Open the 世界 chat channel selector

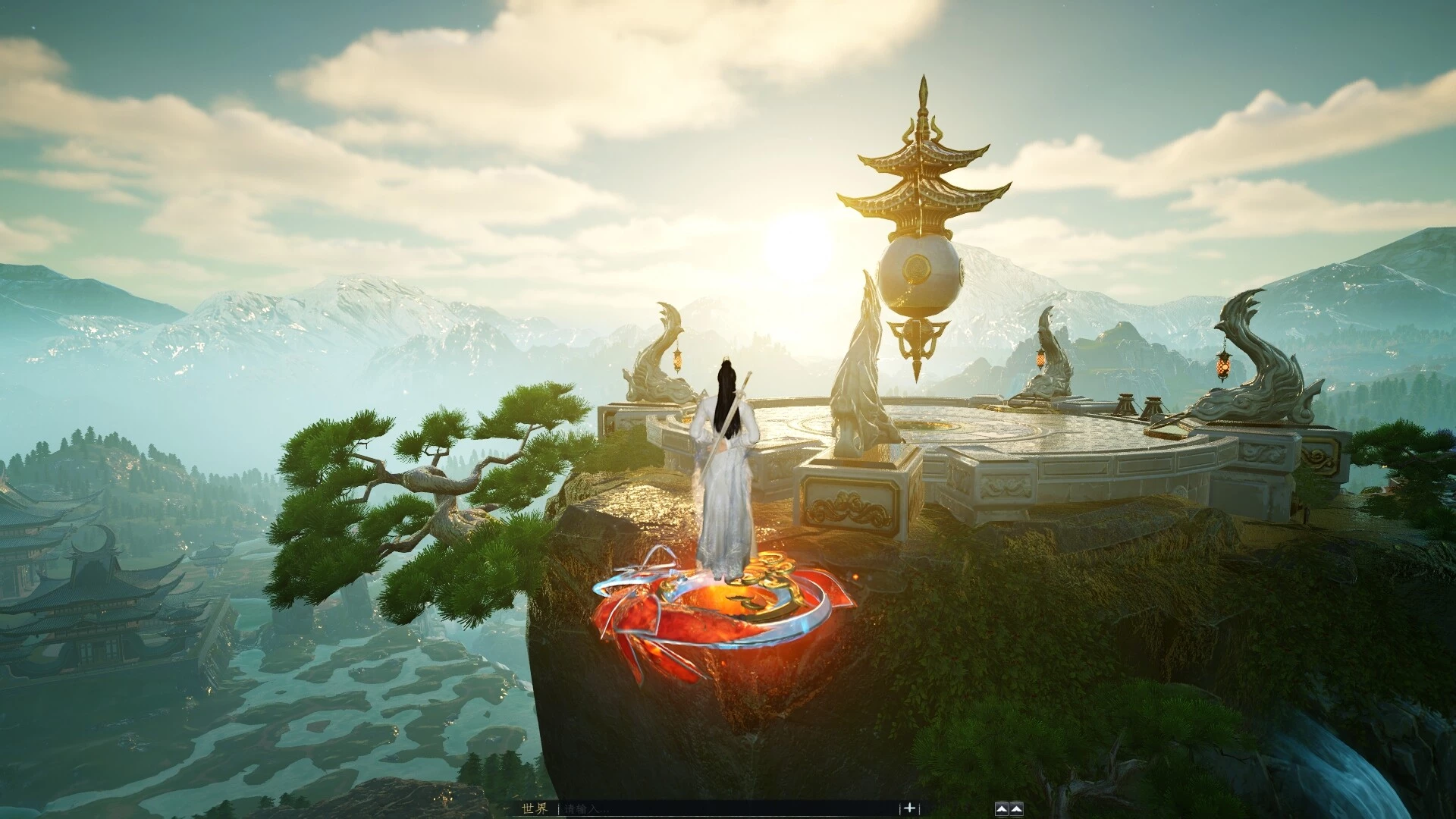tap(534, 808)
